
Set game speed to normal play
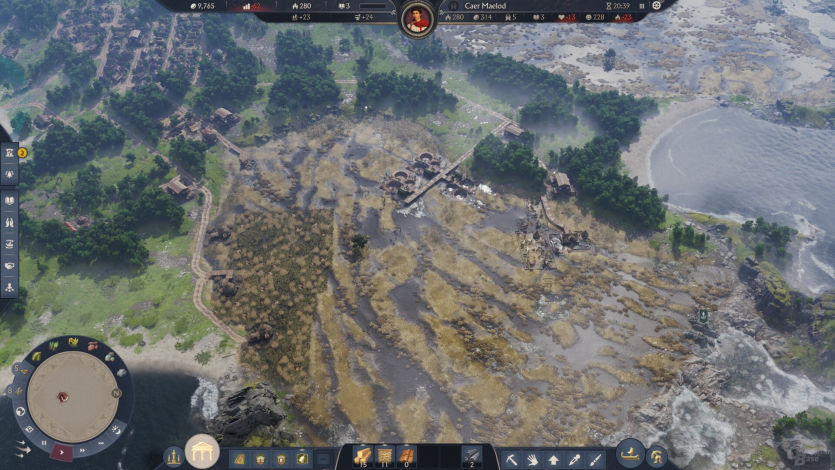click(63, 453)
